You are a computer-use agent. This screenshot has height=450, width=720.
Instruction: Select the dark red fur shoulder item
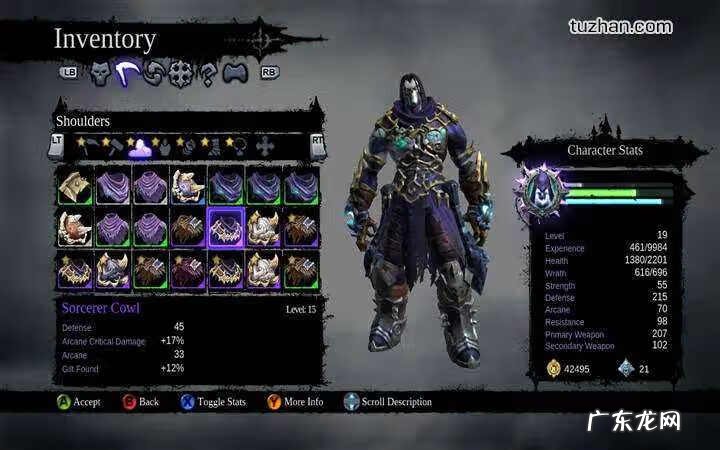coord(187,268)
